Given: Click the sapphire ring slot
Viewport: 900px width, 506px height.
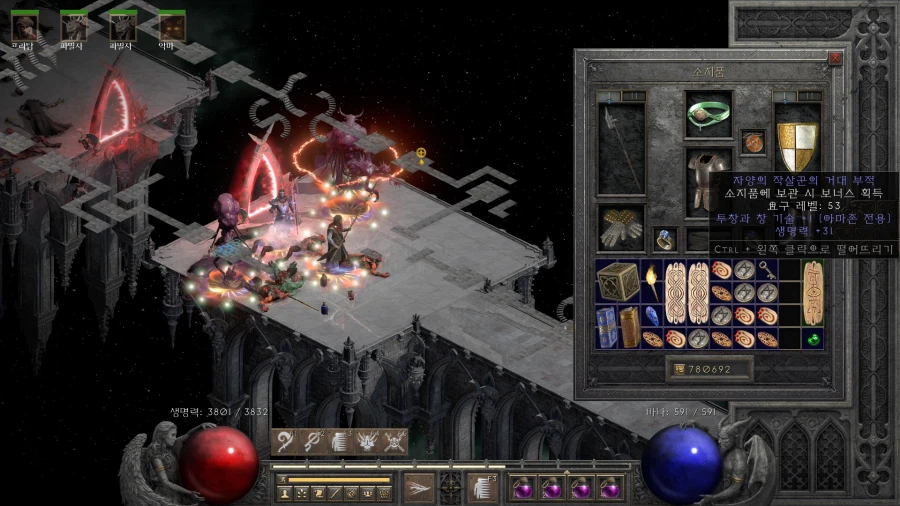Looking at the screenshot, I should pos(666,239).
